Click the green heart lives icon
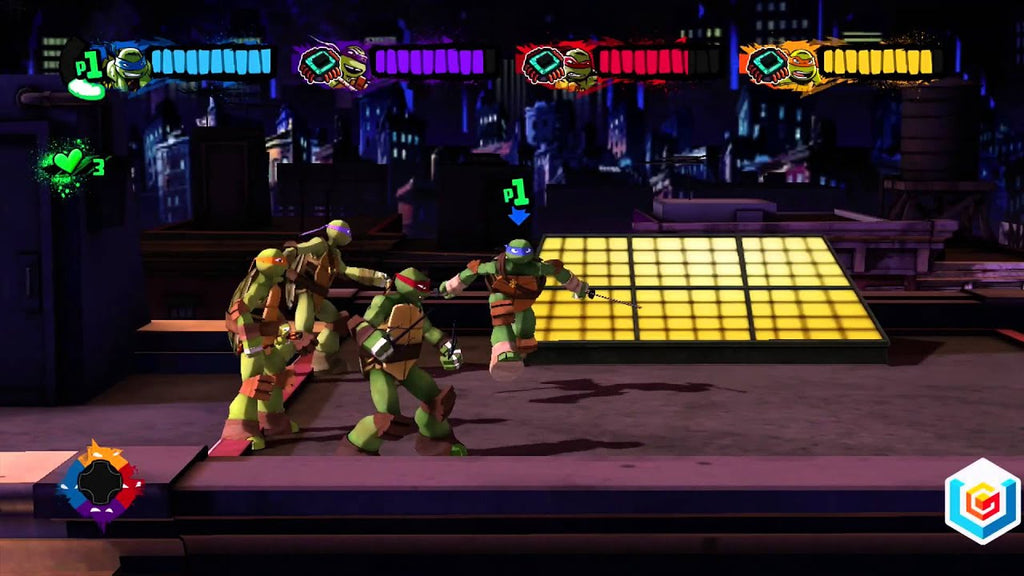 pos(68,161)
